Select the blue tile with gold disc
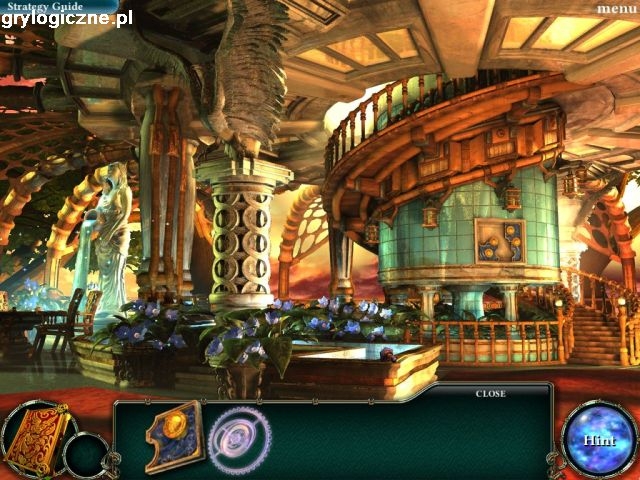The image size is (640, 480). 174,436
